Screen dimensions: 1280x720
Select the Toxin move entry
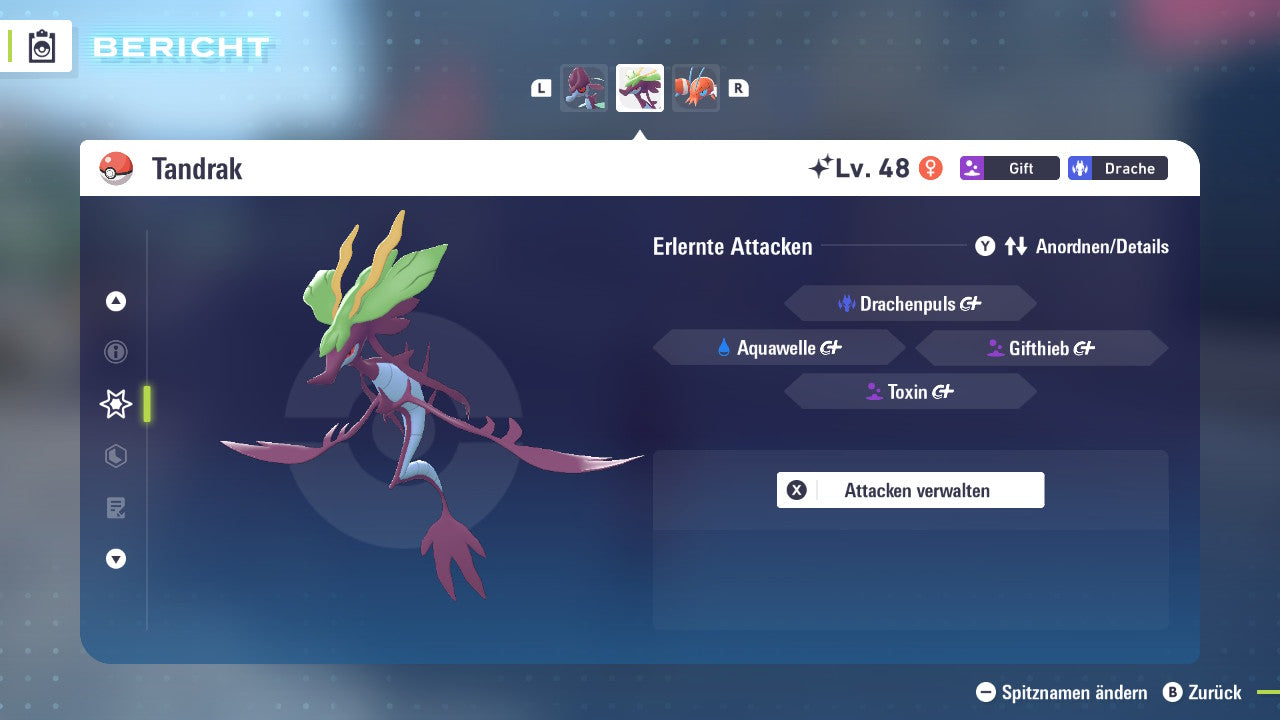pos(910,391)
